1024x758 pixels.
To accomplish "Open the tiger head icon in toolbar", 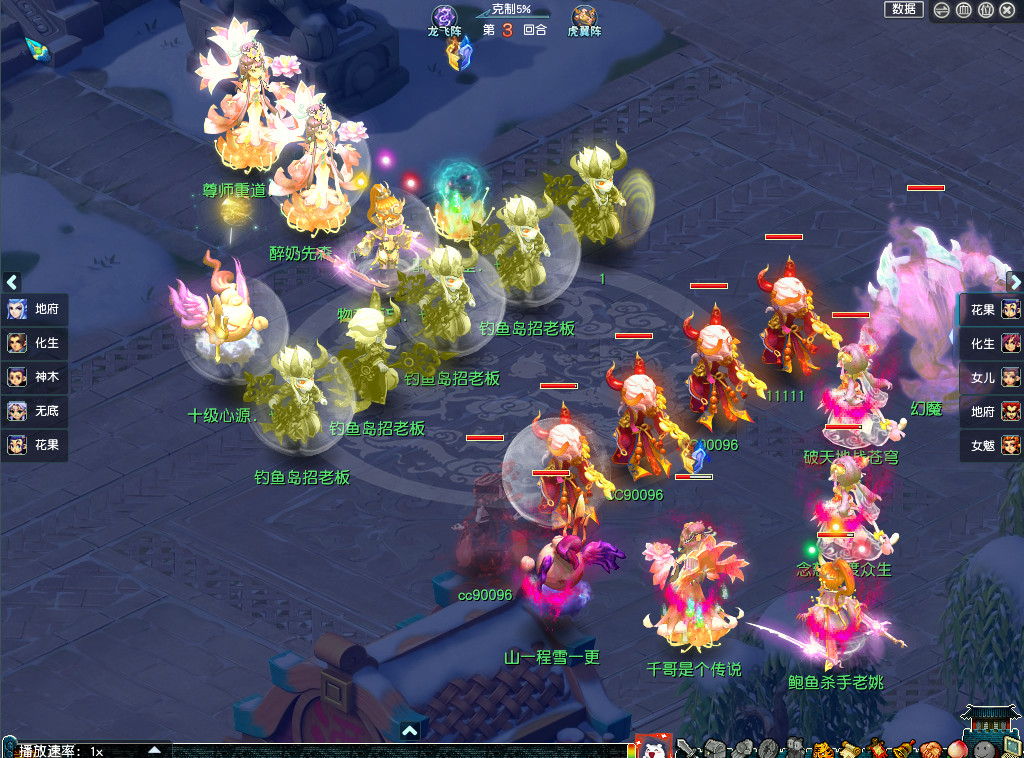I will [822, 749].
